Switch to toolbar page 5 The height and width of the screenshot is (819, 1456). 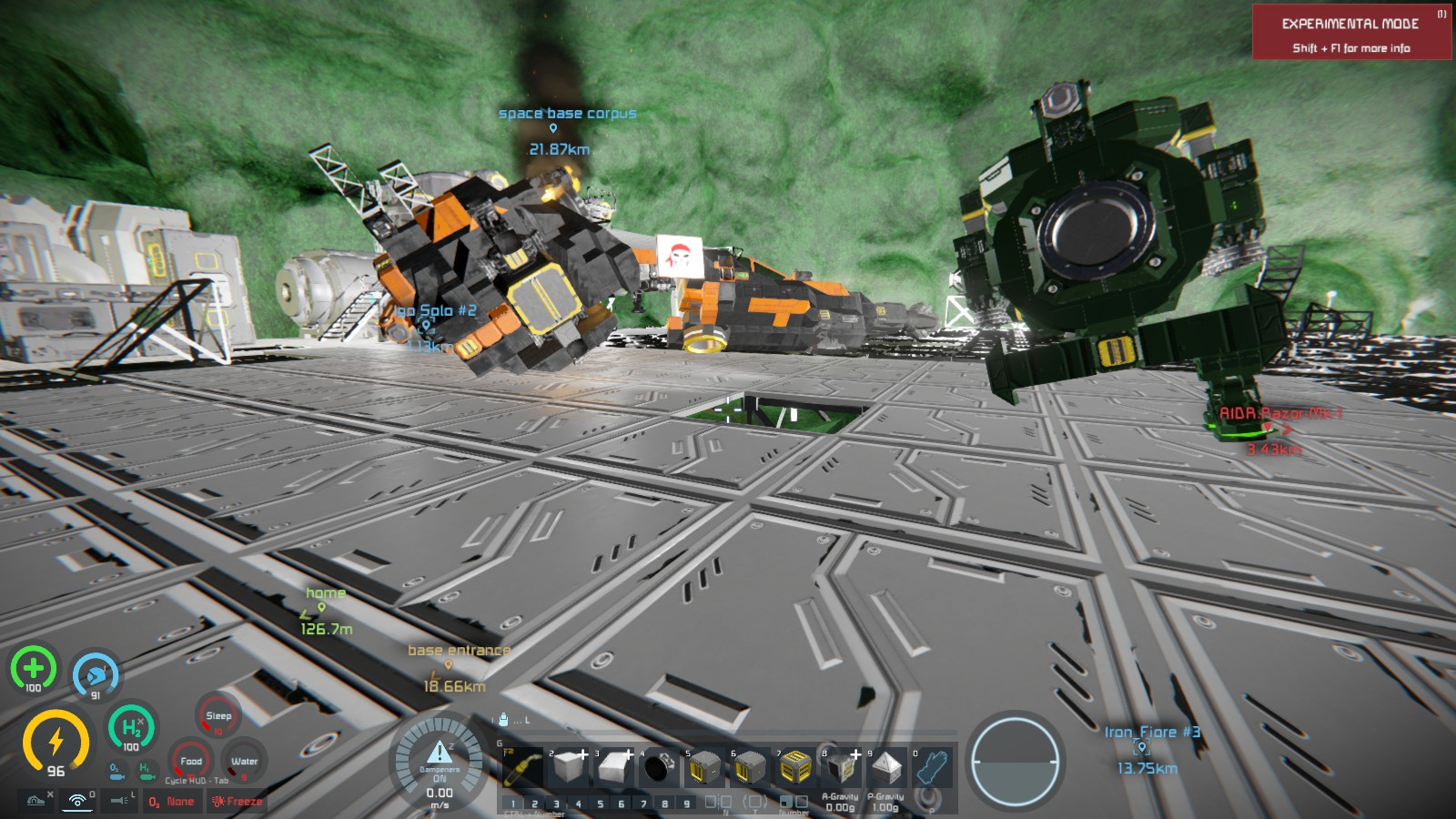point(600,804)
